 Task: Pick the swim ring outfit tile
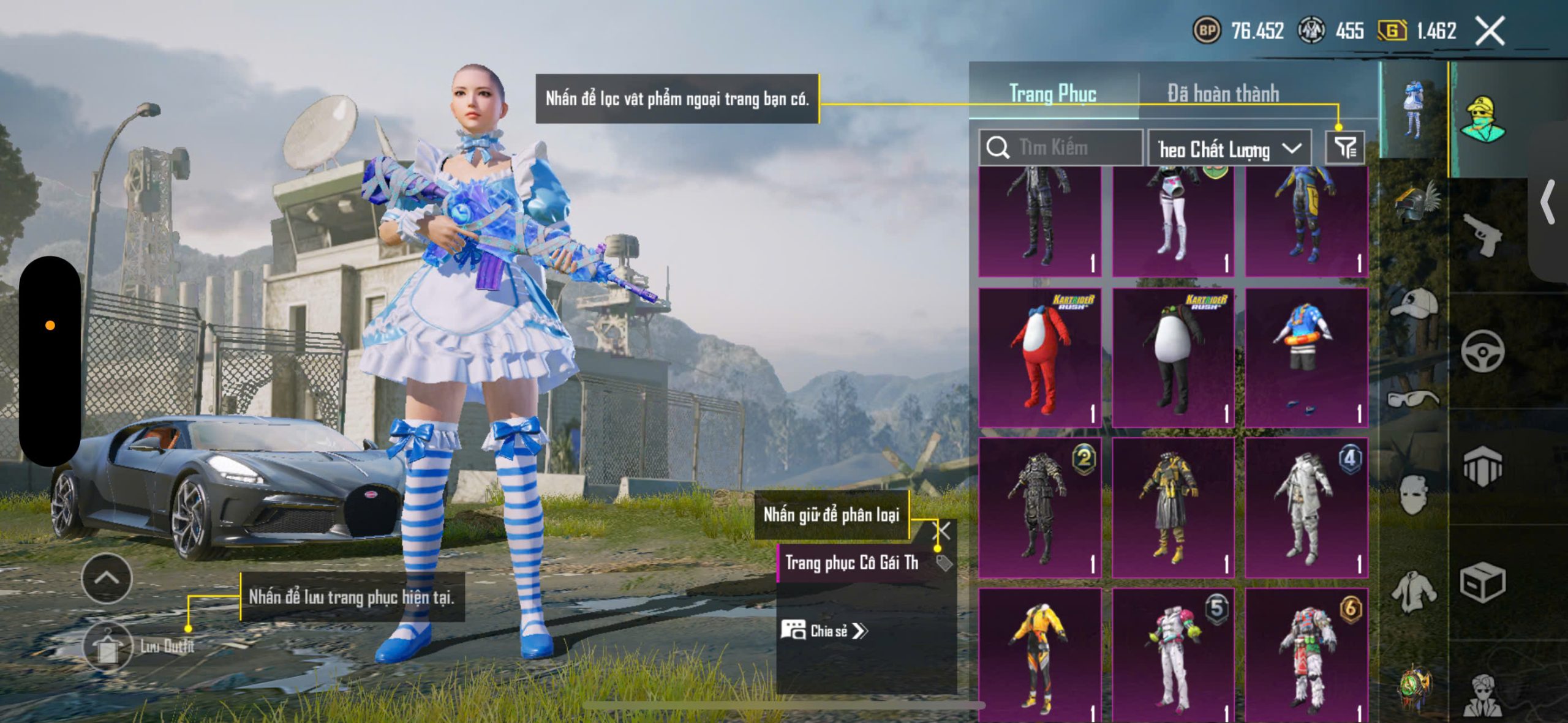point(1306,358)
